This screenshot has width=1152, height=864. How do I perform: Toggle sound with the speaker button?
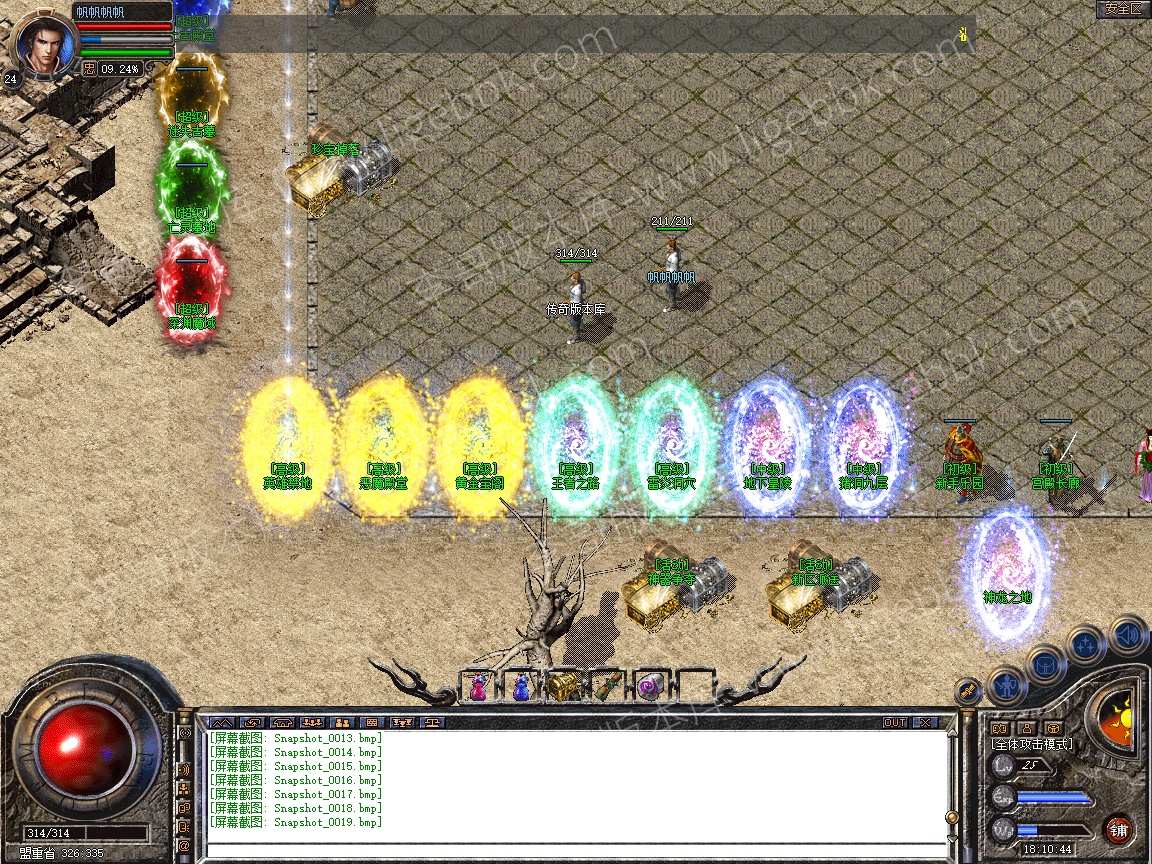click(1128, 634)
